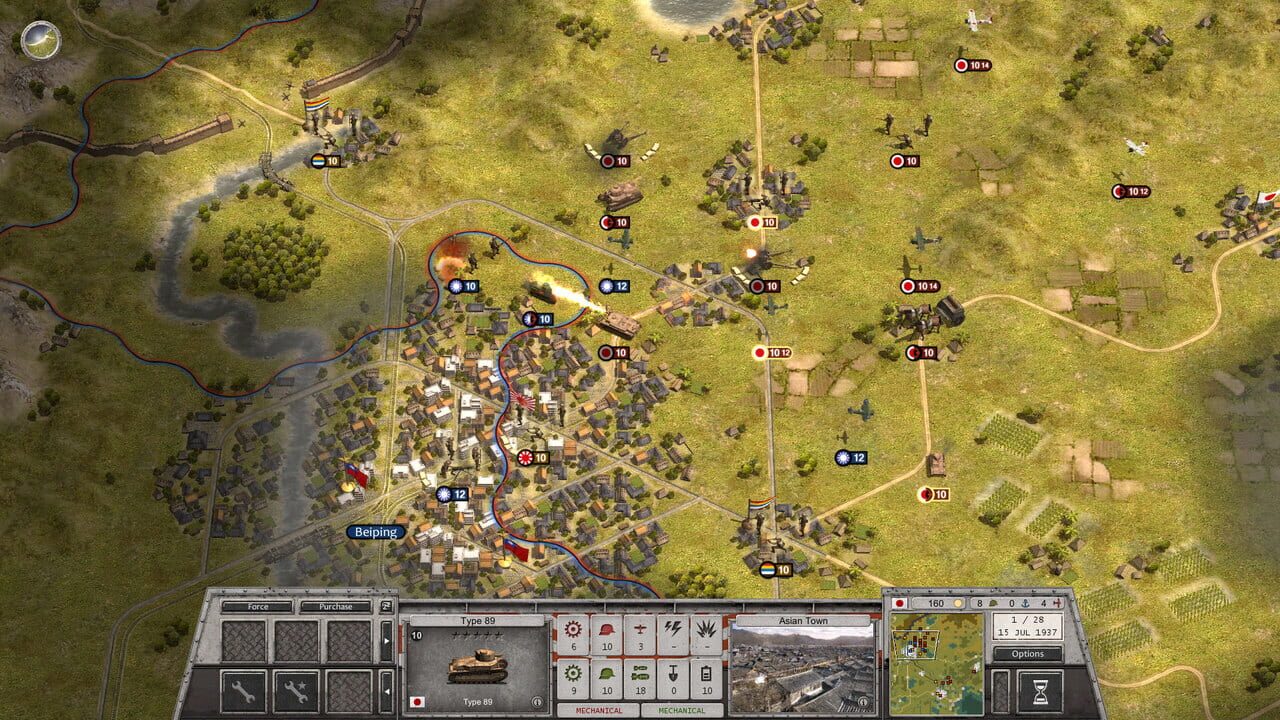Click the right arrow to scroll unit slots
The width and height of the screenshot is (1280, 720).
click(x=387, y=639)
